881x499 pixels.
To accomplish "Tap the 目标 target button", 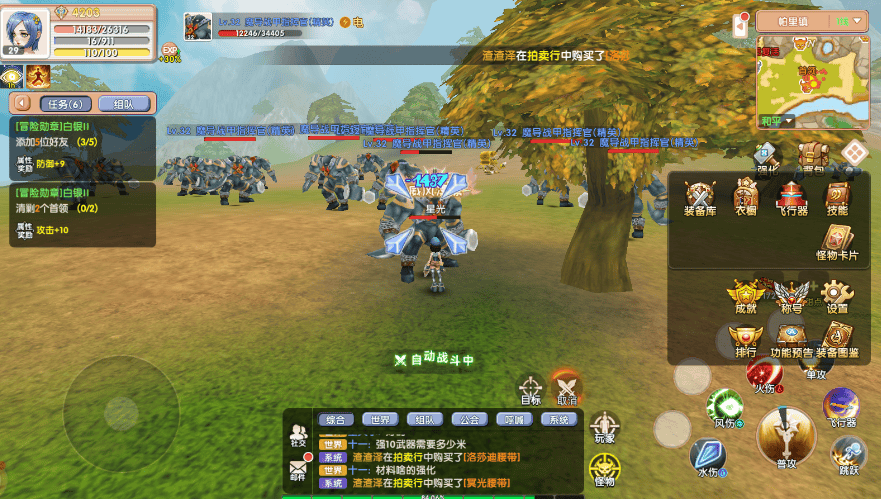I will 531,389.
